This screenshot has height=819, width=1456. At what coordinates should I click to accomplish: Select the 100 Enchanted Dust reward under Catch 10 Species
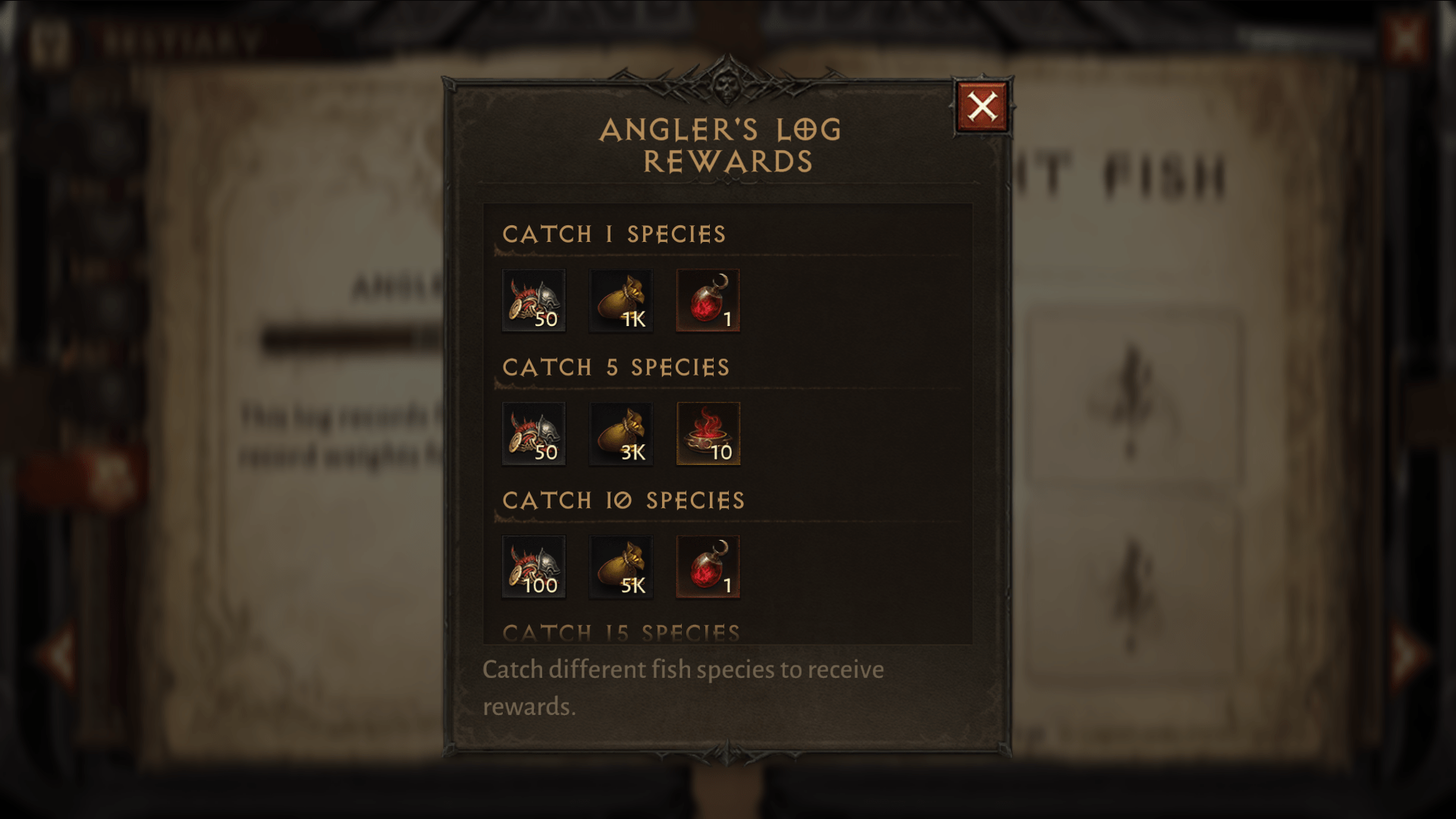534,566
